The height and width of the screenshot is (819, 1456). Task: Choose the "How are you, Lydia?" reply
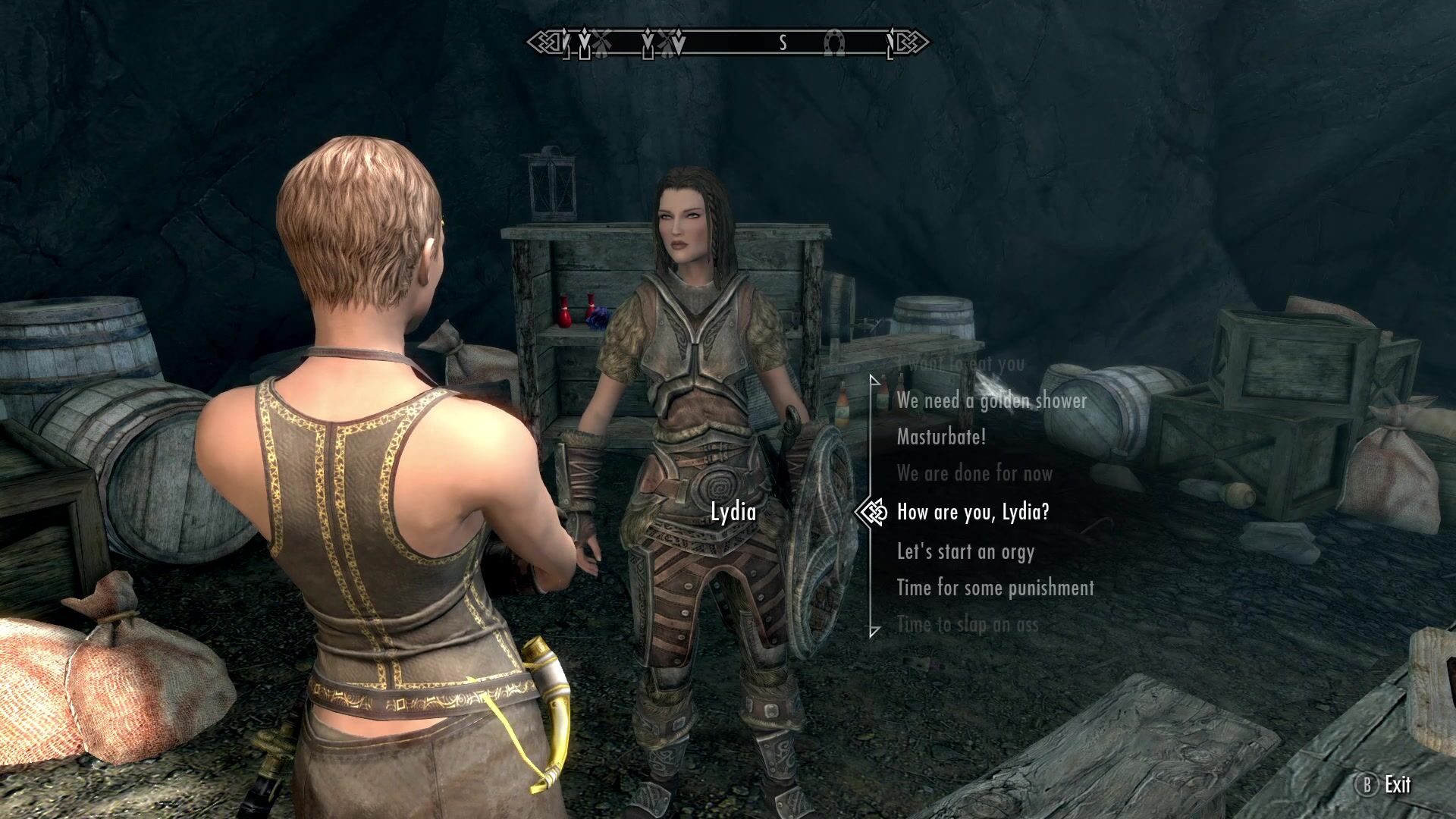[x=973, y=512]
